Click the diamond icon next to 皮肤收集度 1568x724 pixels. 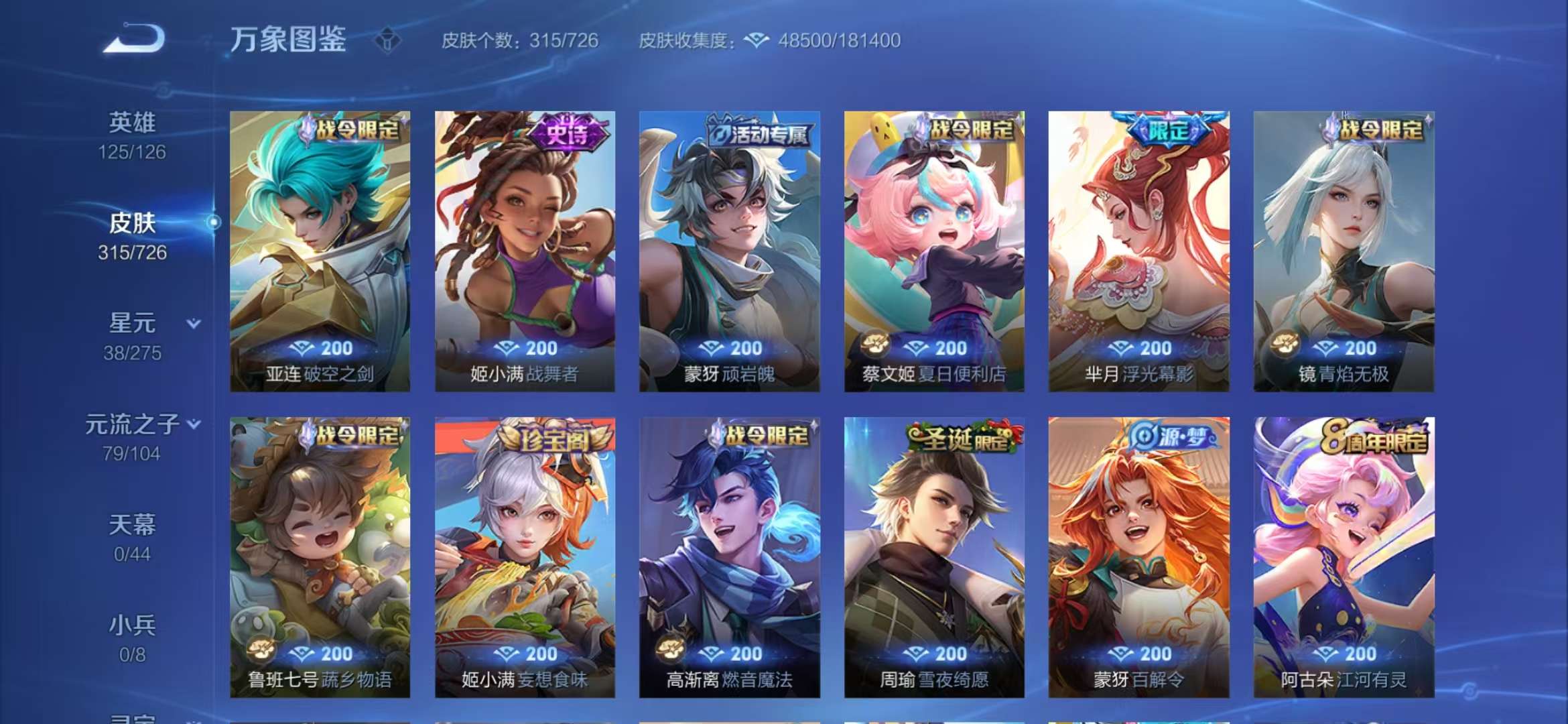tap(756, 40)
